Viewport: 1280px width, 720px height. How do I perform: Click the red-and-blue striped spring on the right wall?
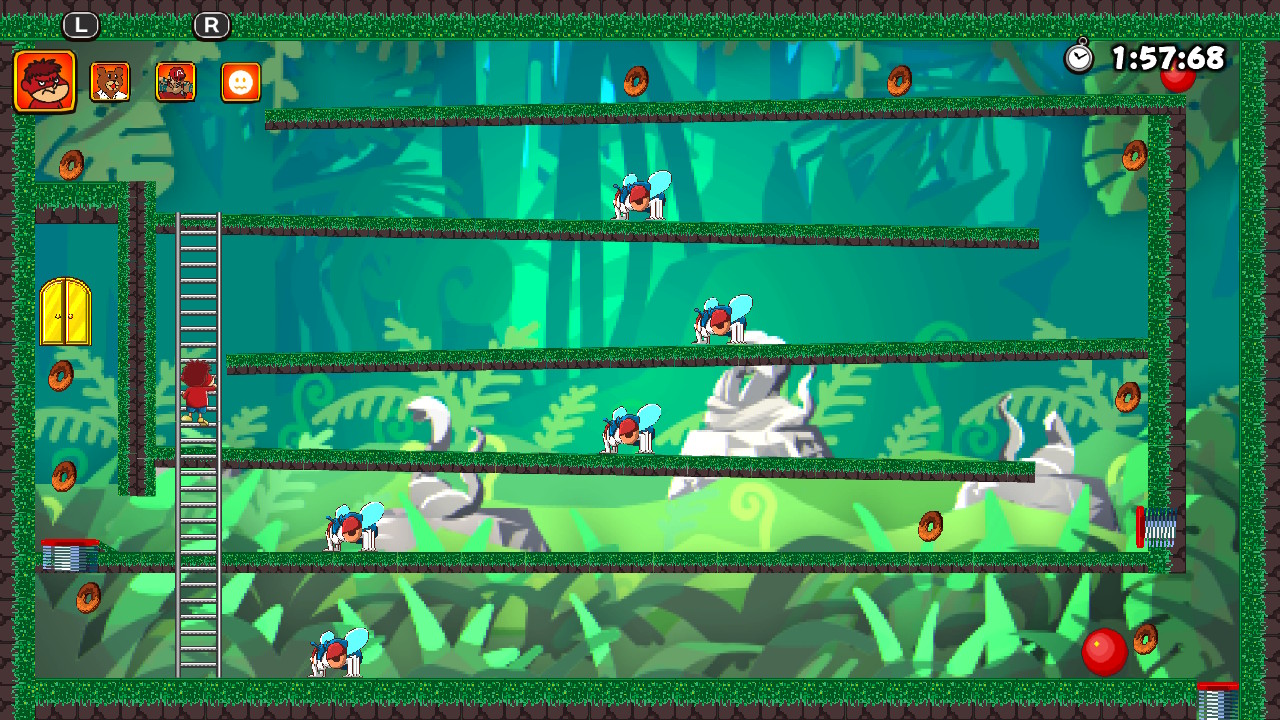[1157, 527]
